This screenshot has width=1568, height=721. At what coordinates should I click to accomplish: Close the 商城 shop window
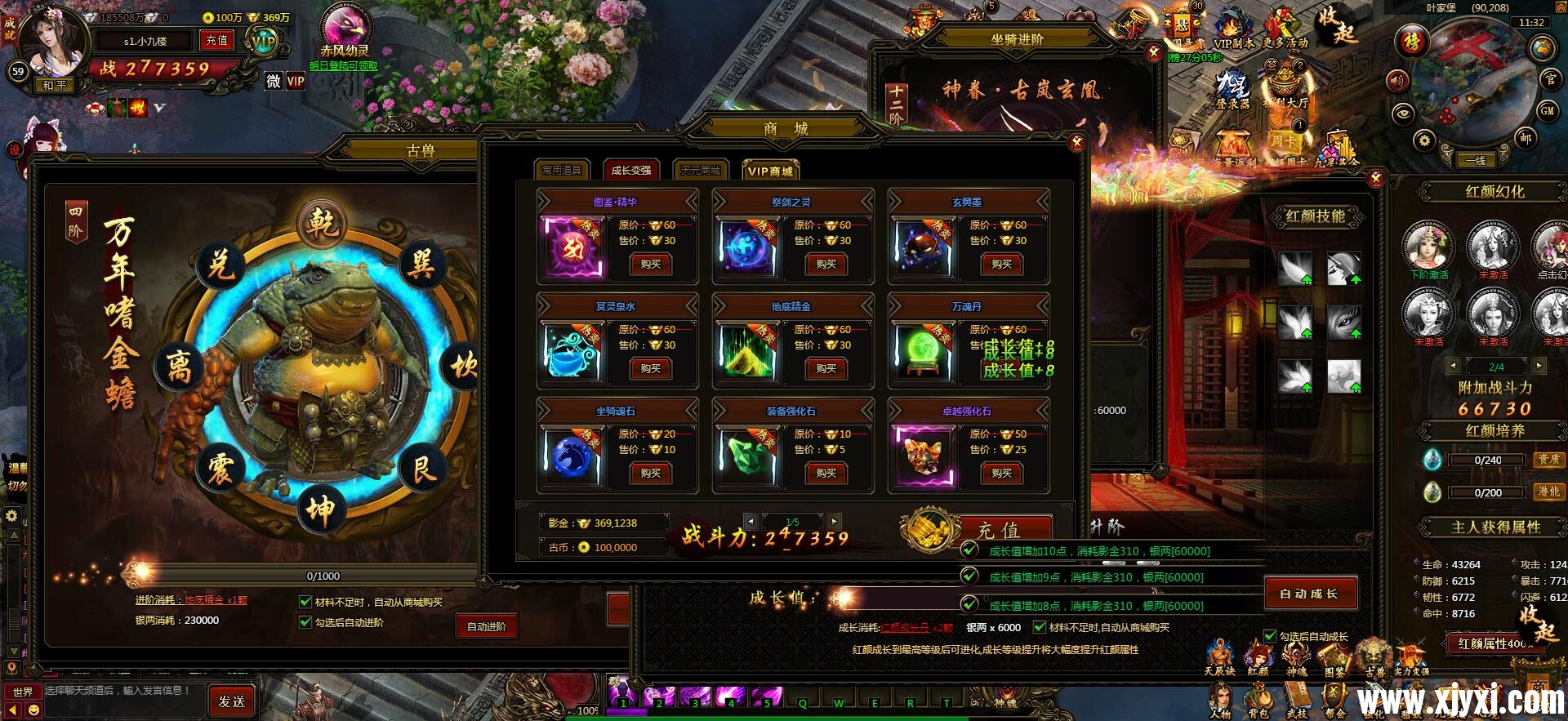coord(1076,143)
